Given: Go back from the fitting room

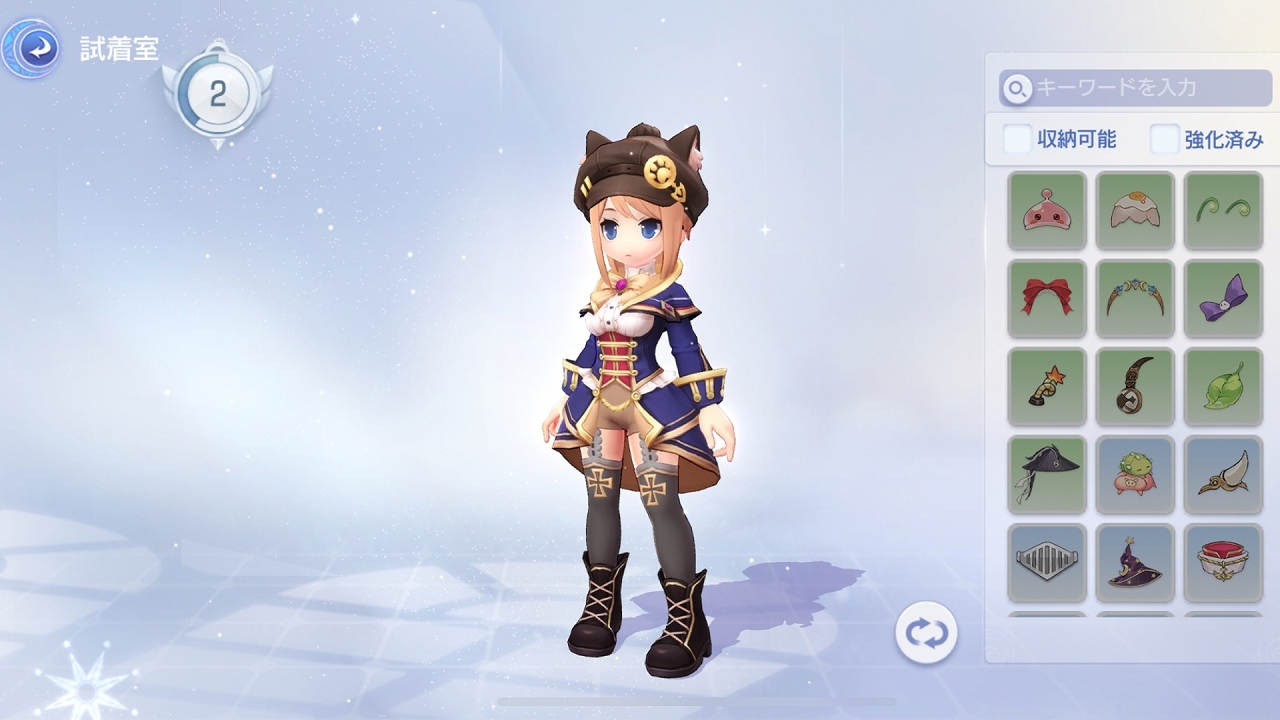Looking at the screenshot, I should pos(36,49).
